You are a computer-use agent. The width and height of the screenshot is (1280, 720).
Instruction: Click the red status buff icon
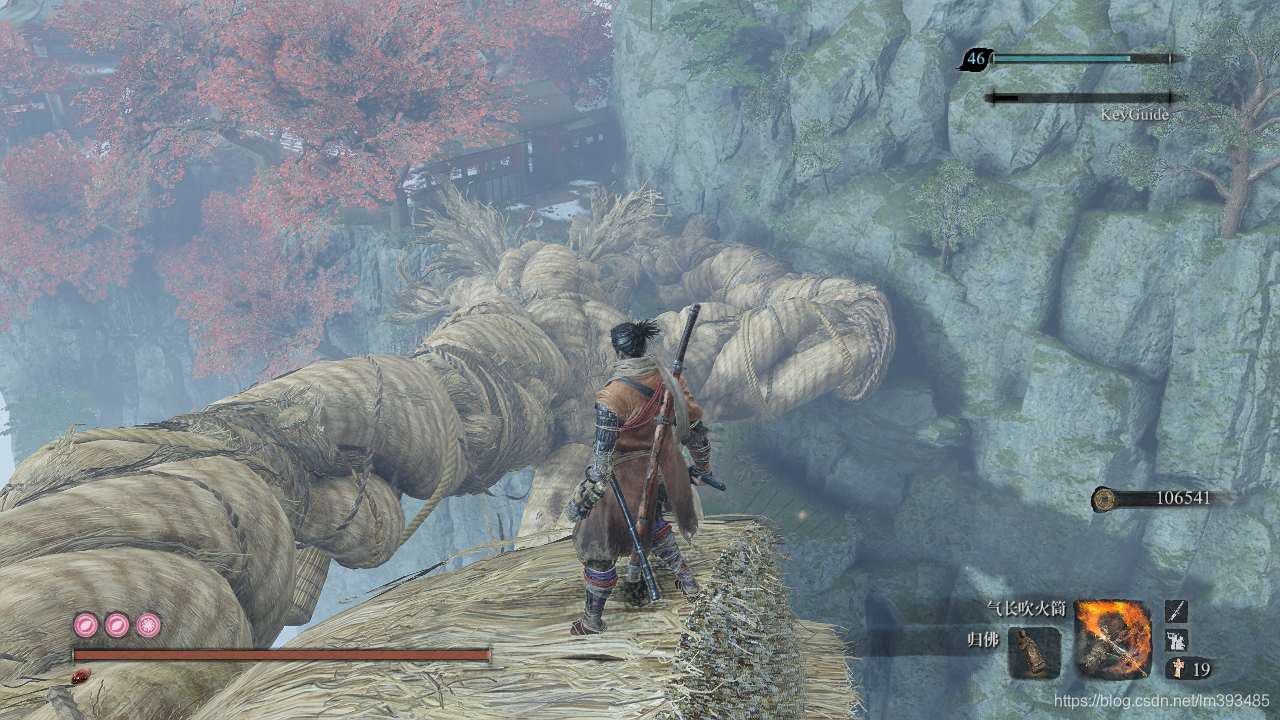point(79,676)
